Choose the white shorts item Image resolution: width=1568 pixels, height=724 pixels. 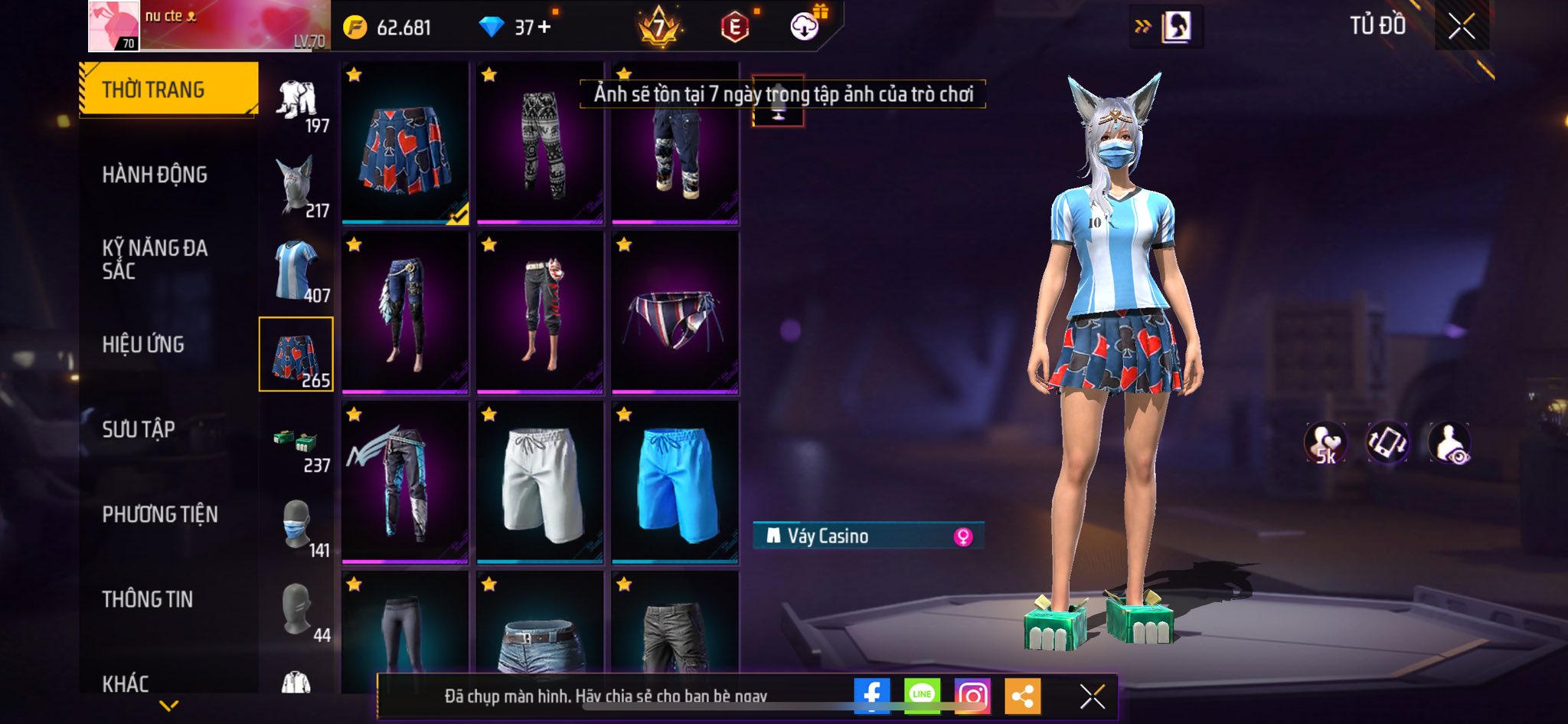(540, 483)
